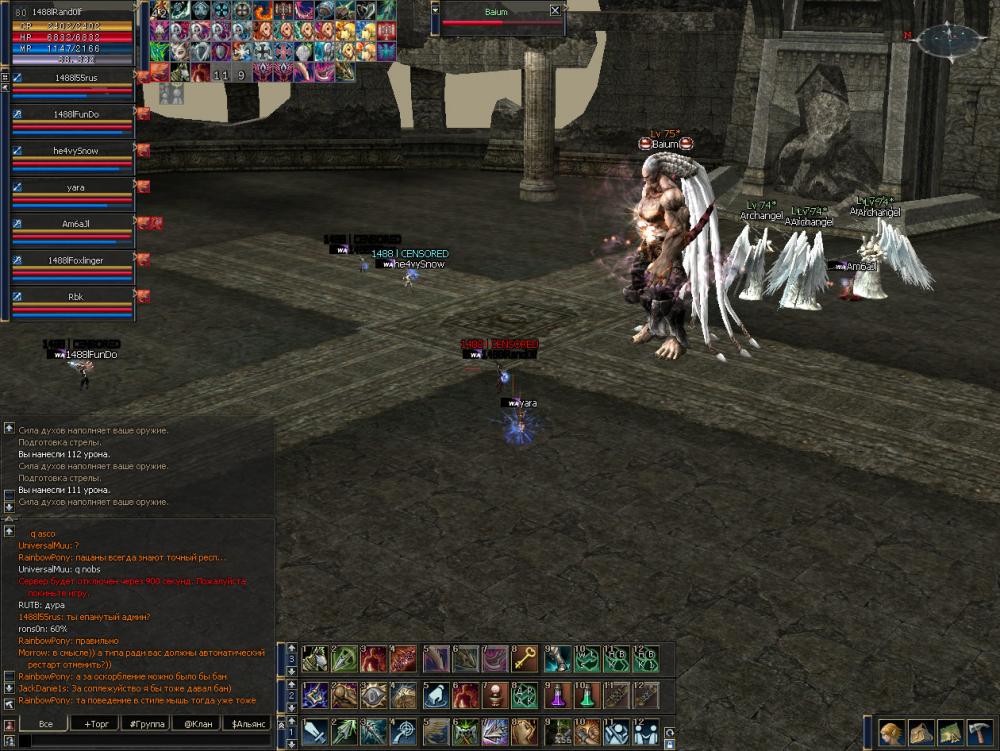
Task: Show the $Альянс chat tab
Action: coord(246,723)
